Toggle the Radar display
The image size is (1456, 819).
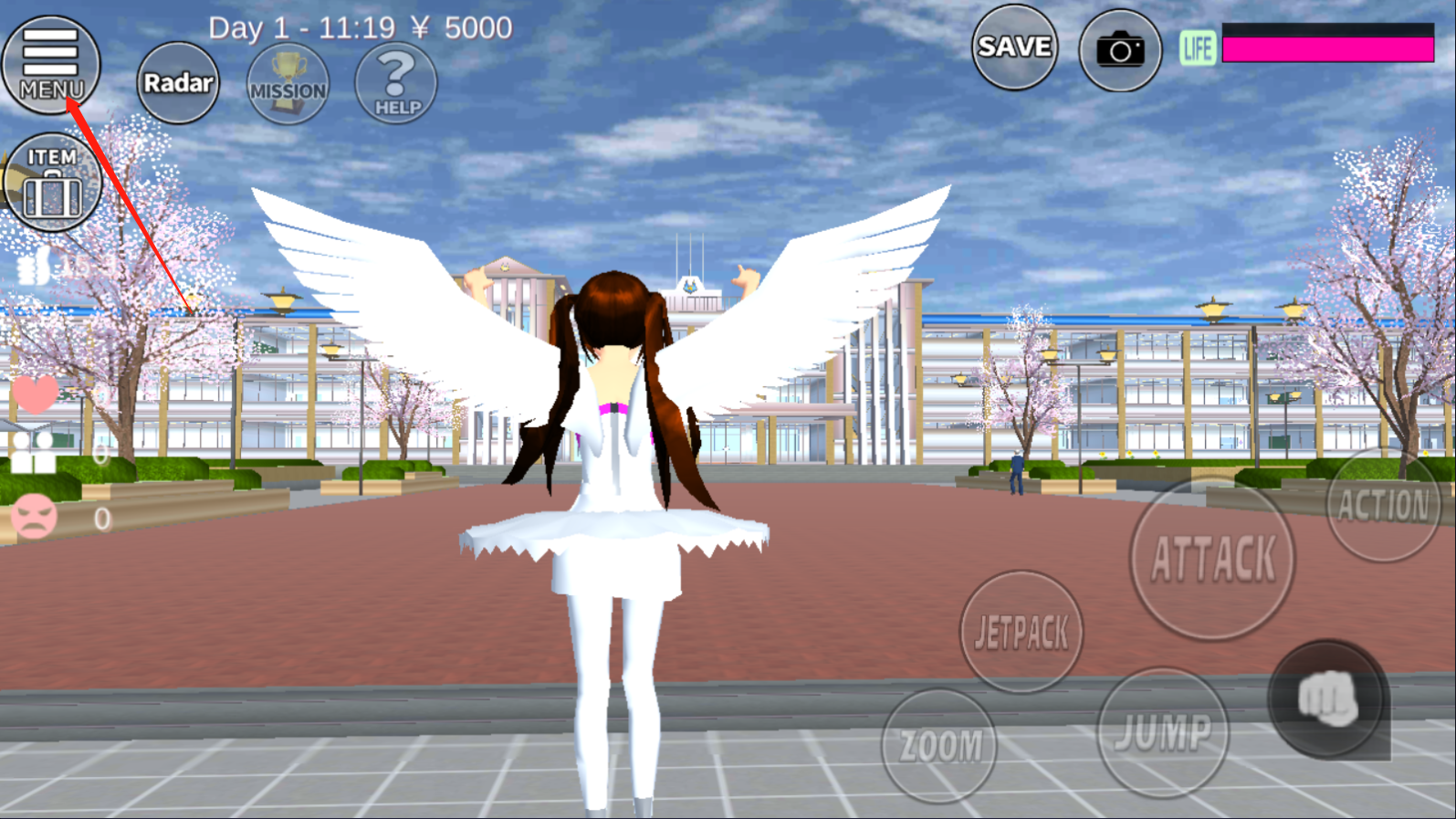click(x=177, y=83)
